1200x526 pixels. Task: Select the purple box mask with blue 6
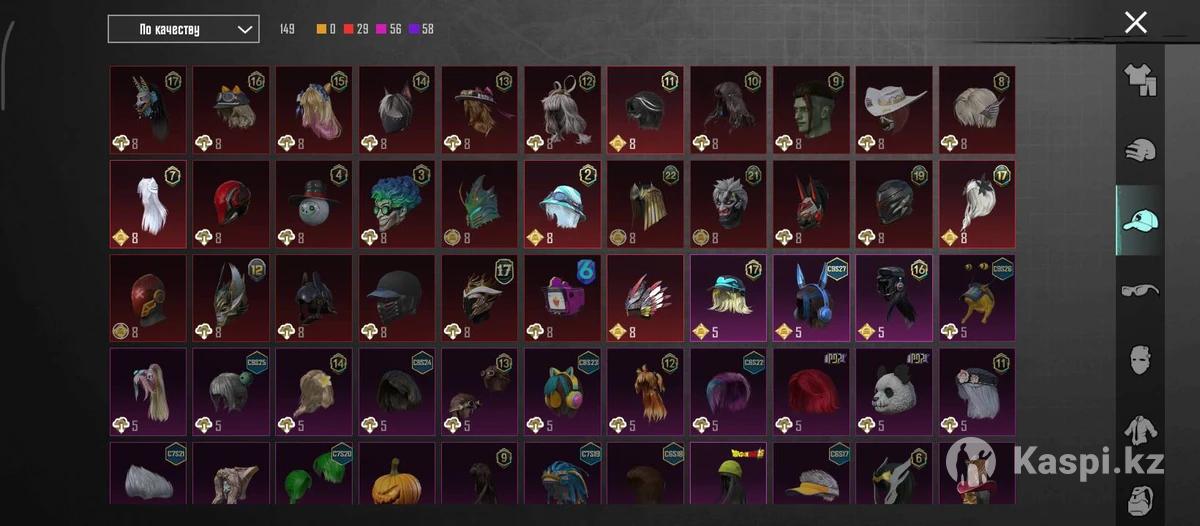pos(562,297)
